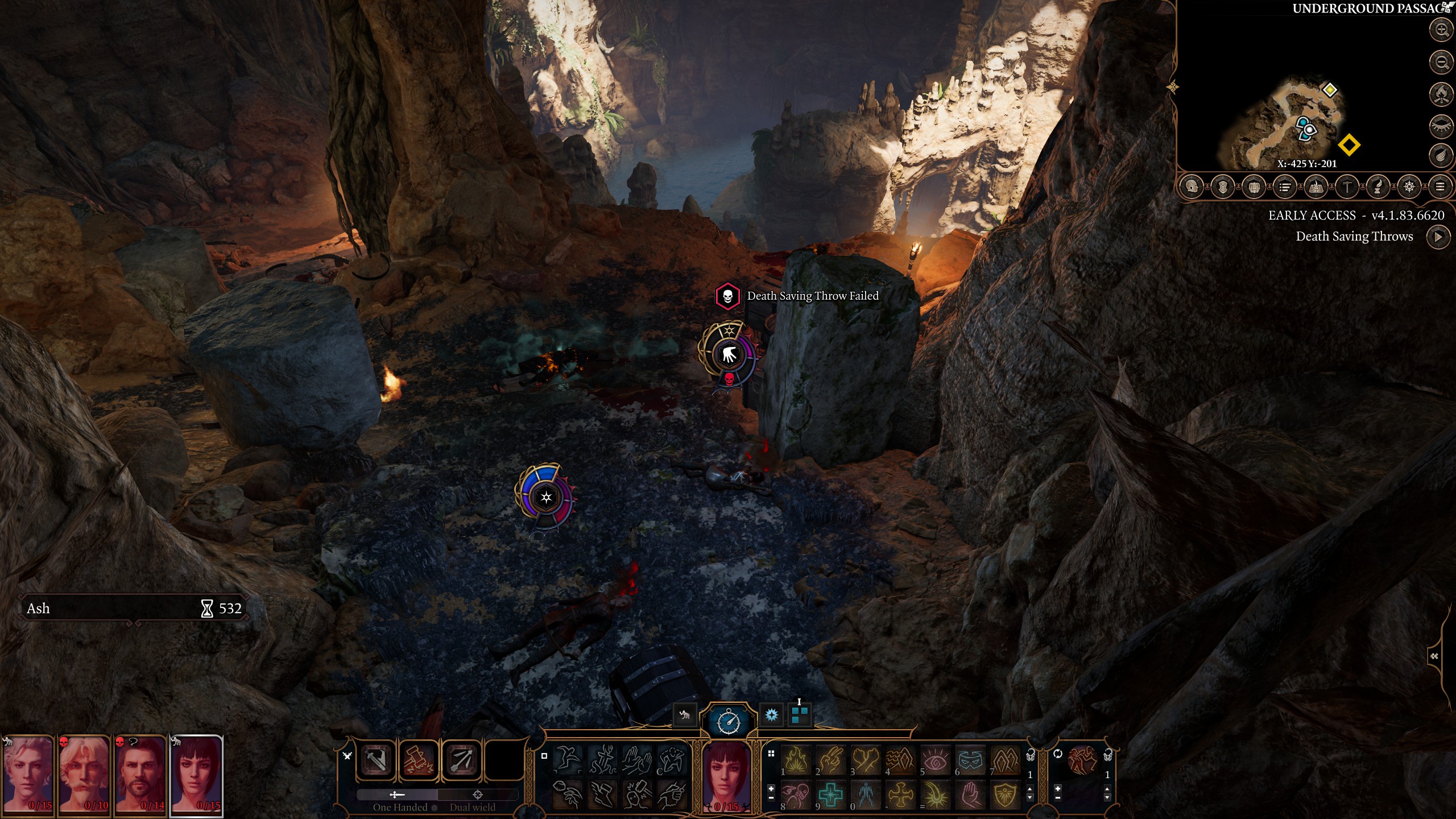
Task: Select the eye spell in slot 5
Action: pyautogui.click(x=935, y=760)
